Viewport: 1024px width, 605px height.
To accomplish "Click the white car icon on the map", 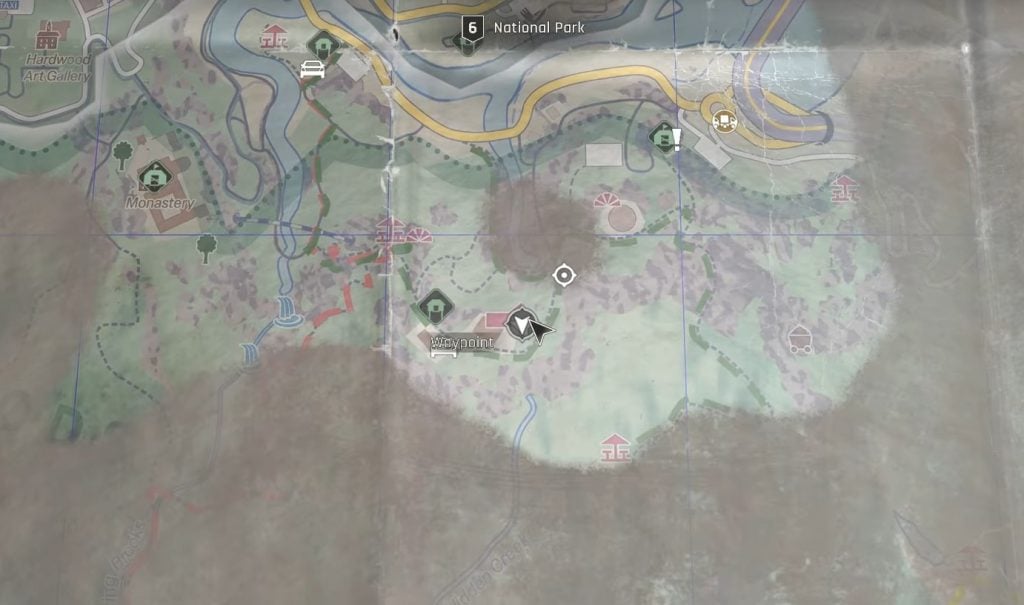I will point(312,70).
